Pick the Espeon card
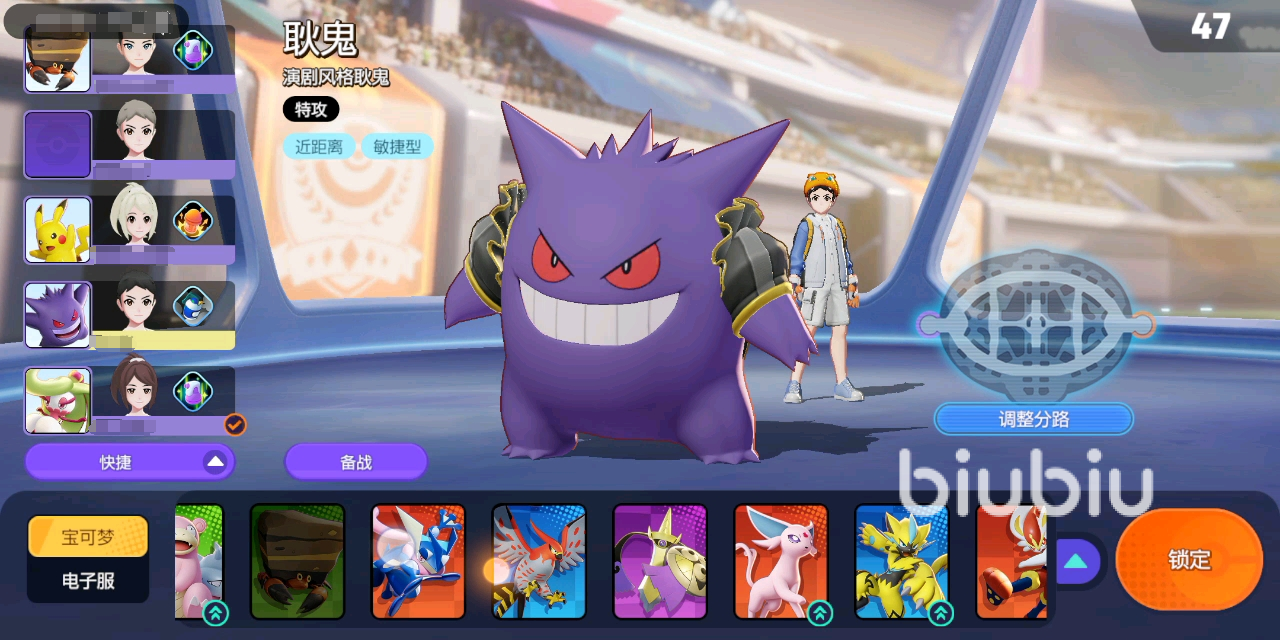 pos(781,561)
